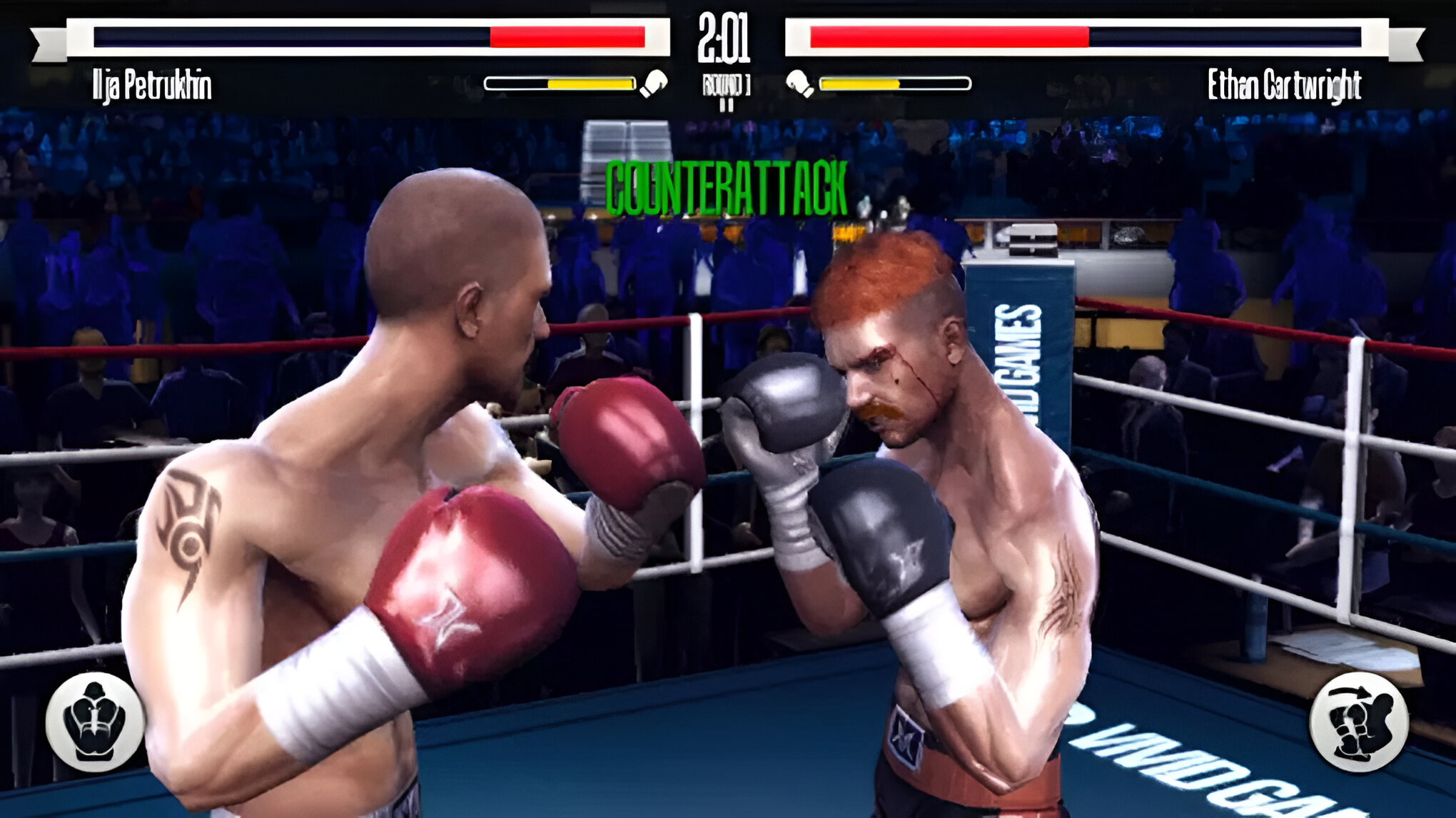Activate the dodge button with curved arrow

coord(1358,722)
